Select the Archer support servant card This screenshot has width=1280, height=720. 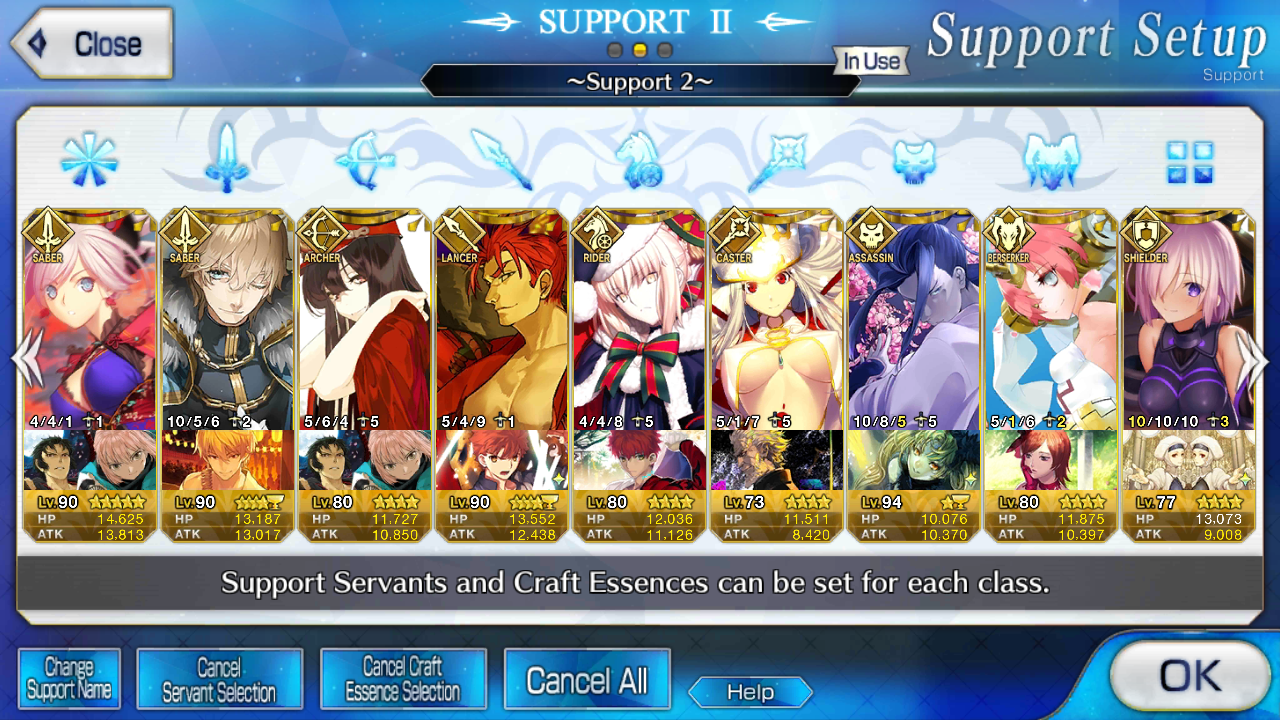364,320
